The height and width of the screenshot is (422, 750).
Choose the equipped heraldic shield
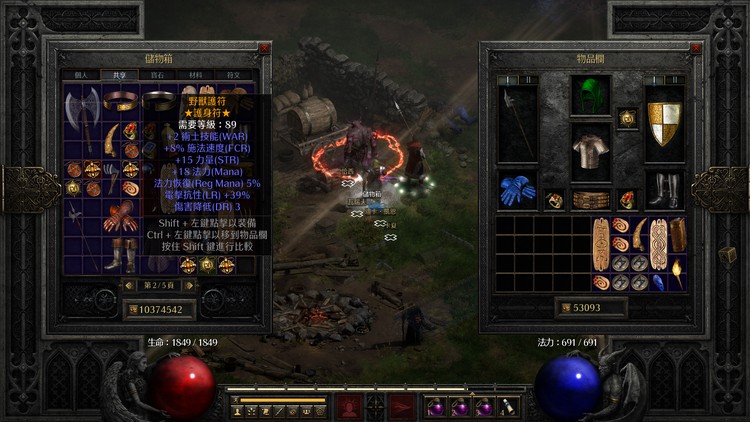tap(663, 125)
